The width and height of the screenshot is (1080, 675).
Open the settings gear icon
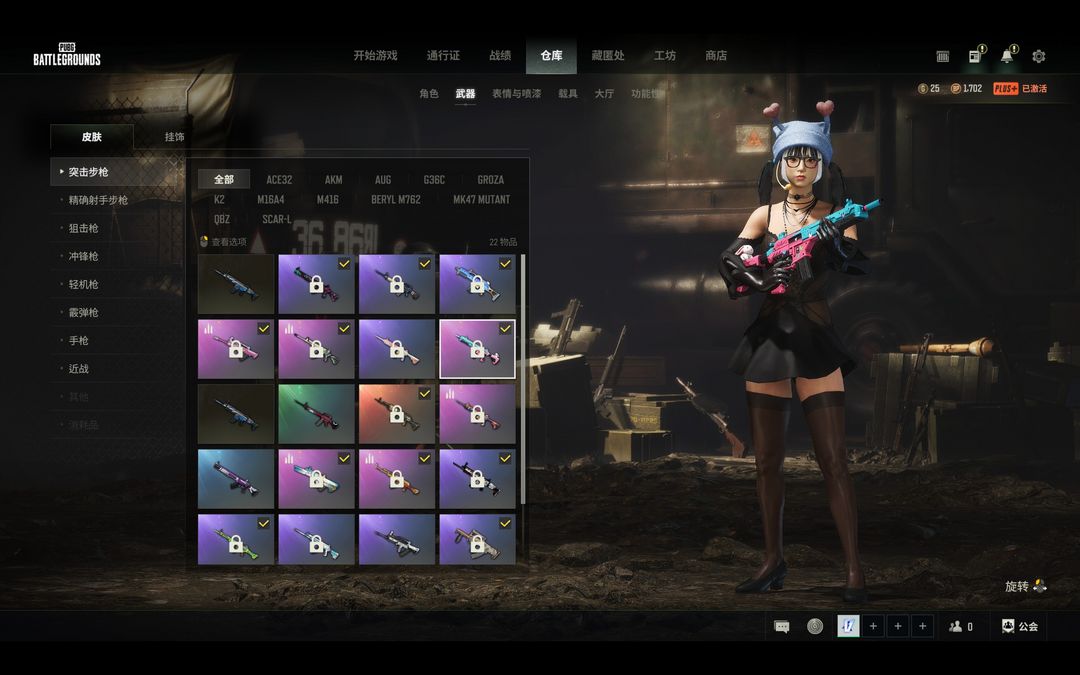coord(1039,57)
